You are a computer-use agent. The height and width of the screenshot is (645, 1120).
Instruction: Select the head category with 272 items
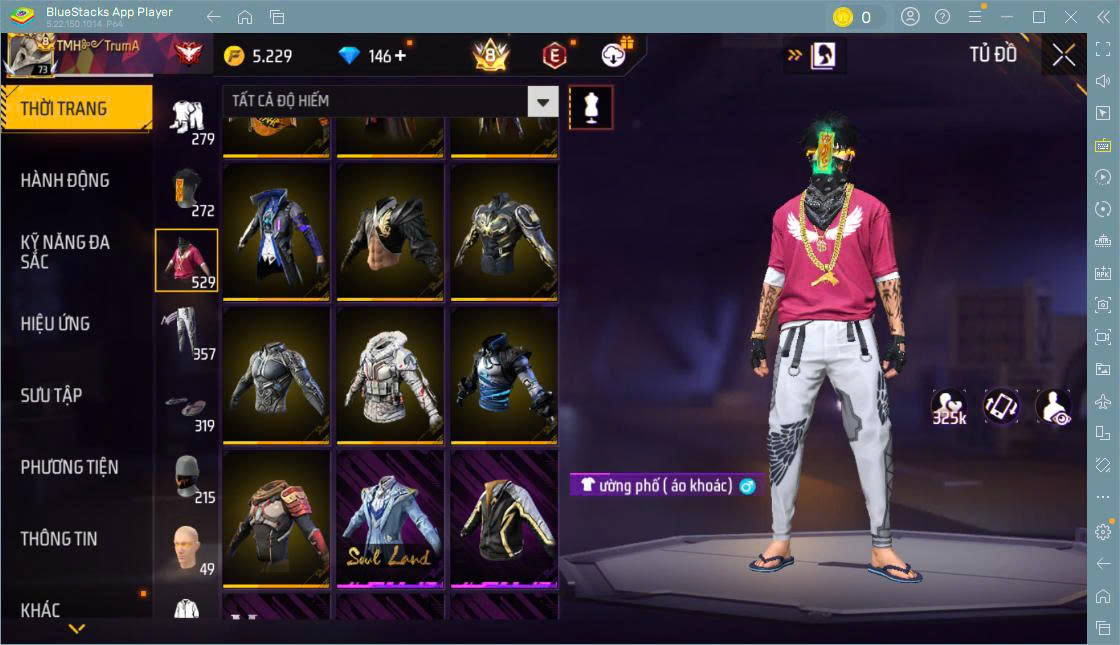coord(187,189)
